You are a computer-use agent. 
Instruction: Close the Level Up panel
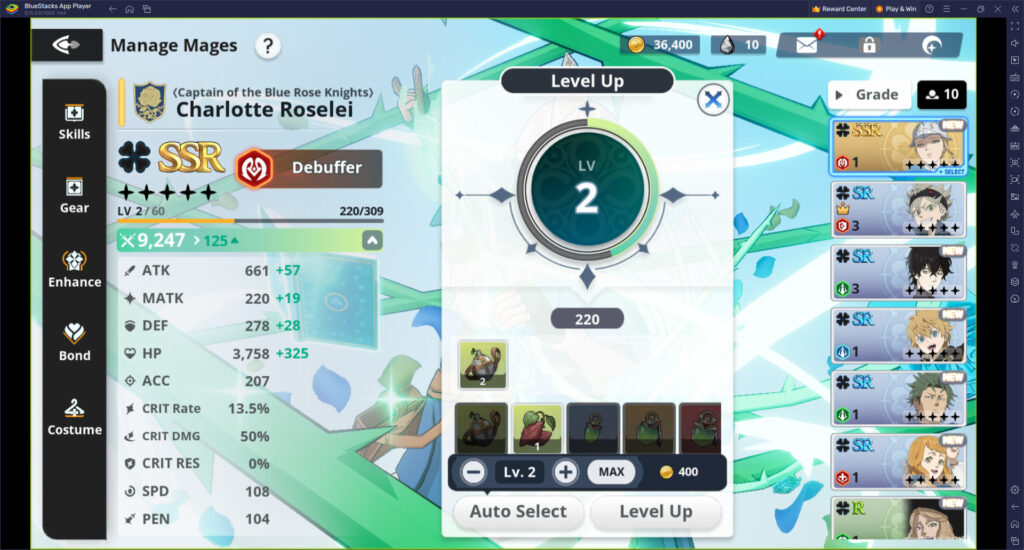pos(713,99)
